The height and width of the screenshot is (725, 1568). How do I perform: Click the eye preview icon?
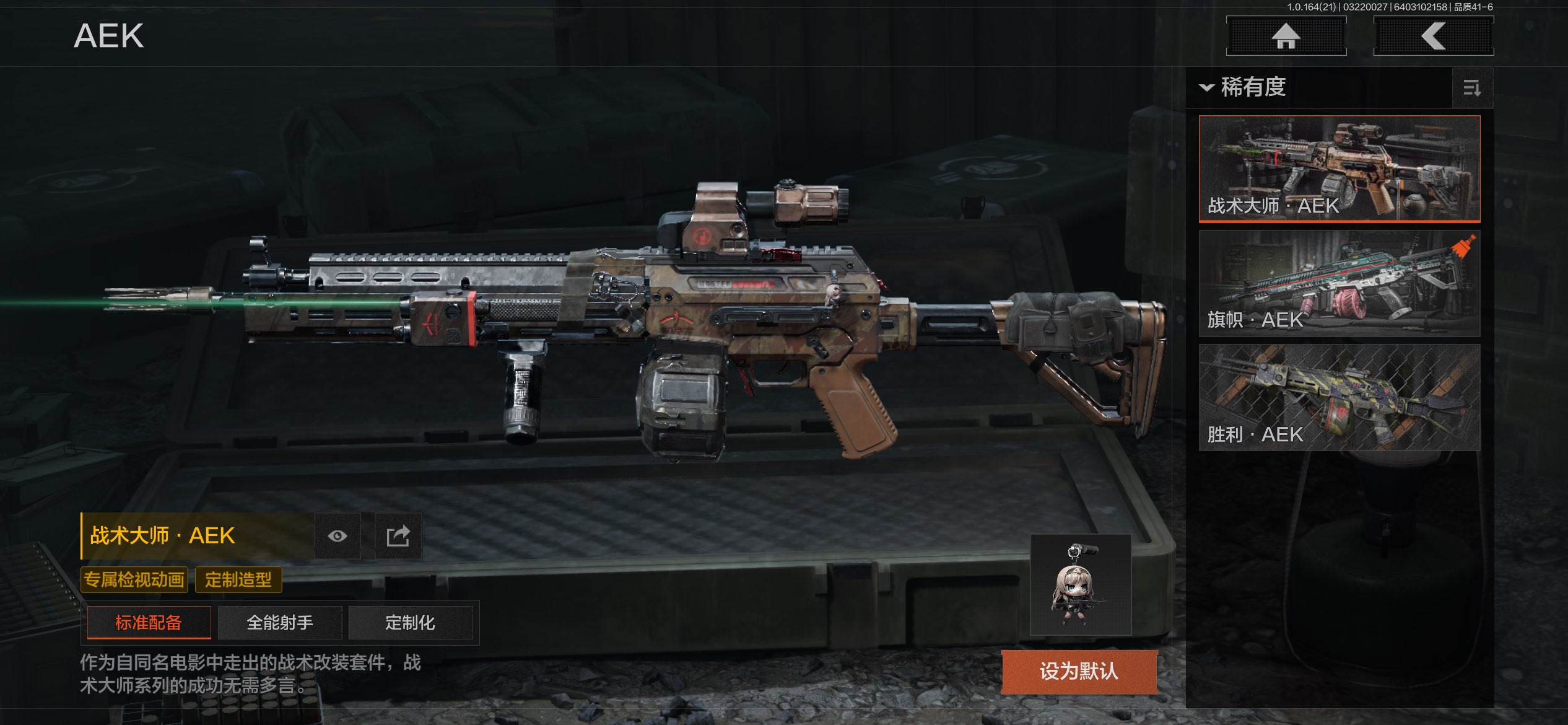pyautogui.click(x=338, y=536)
